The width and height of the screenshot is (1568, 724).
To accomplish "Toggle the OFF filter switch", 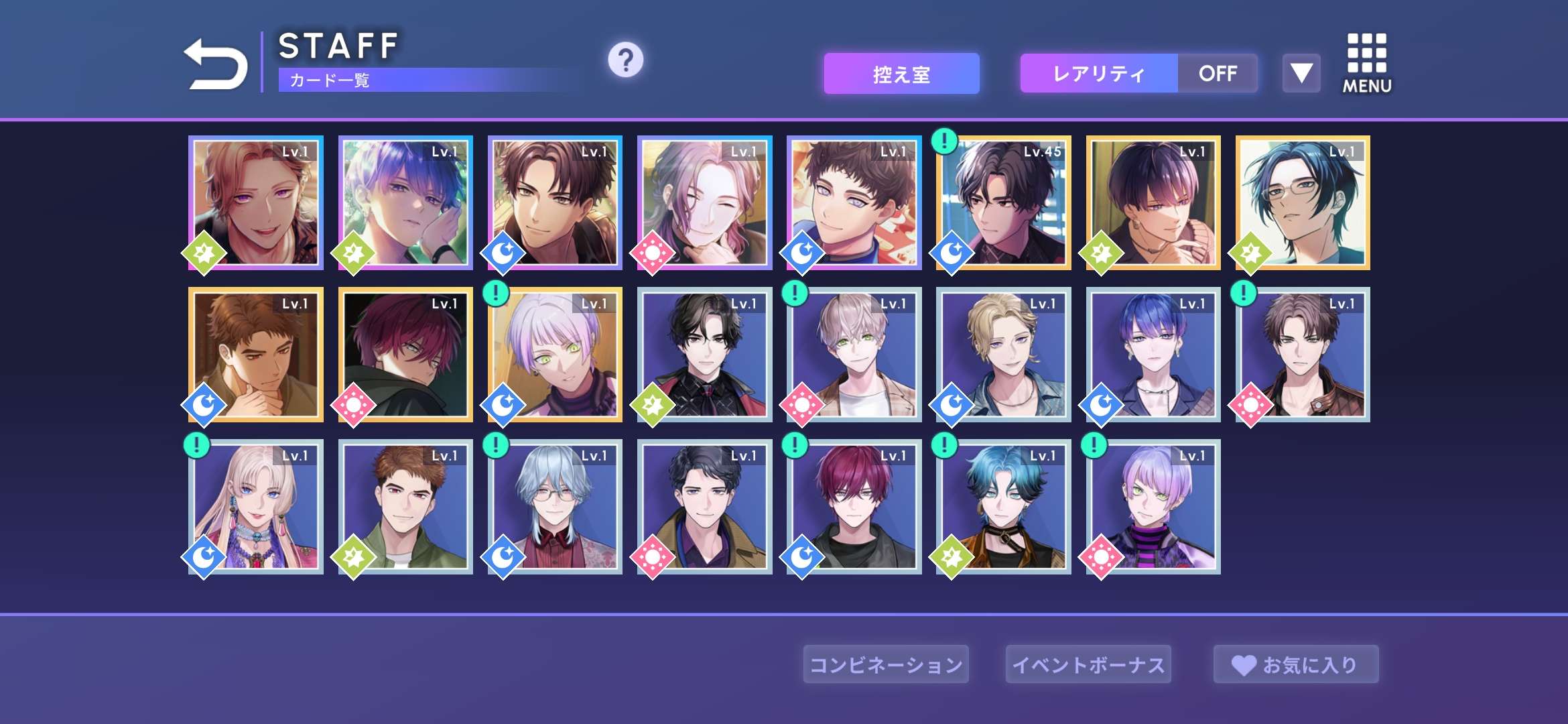I will click(1218, 74).
